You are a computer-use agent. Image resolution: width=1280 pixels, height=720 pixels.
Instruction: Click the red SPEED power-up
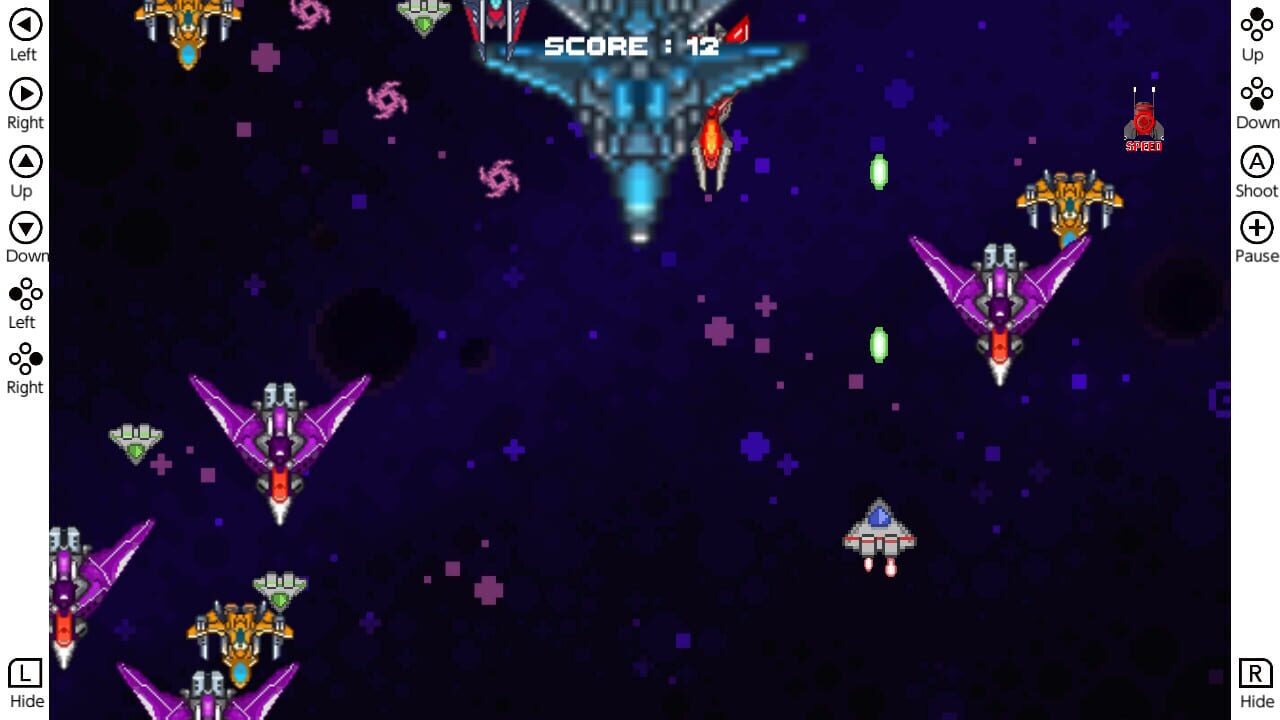1143,120
